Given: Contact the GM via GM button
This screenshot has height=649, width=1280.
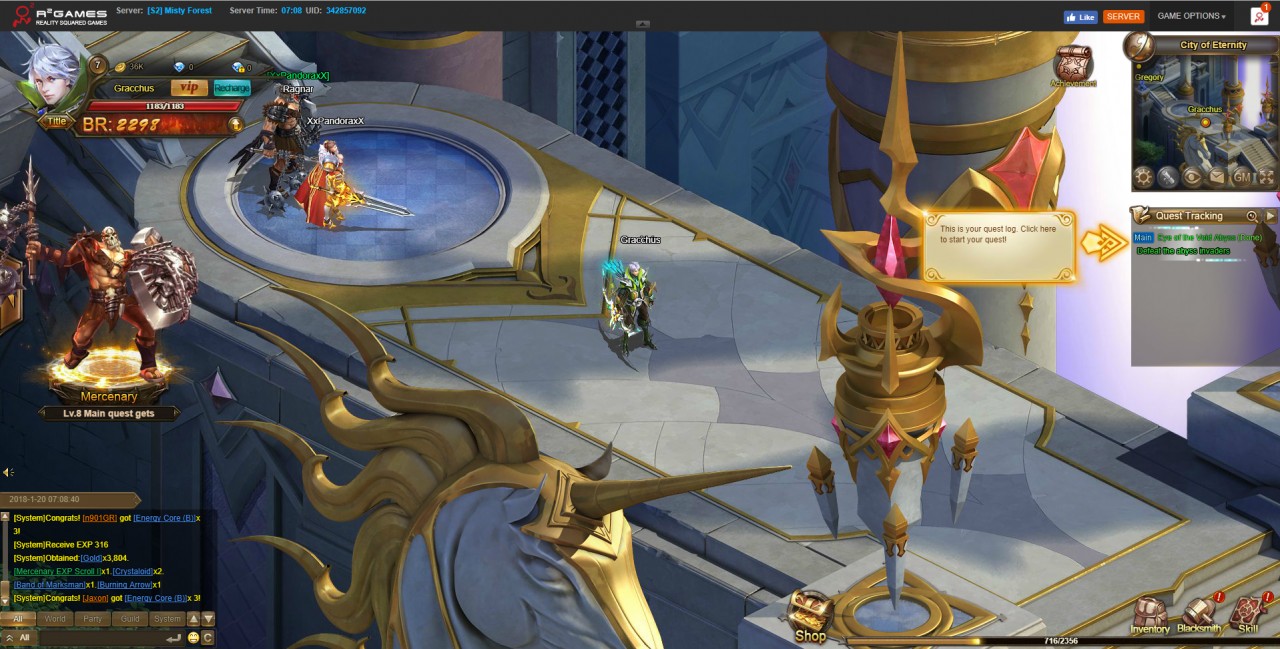Looking at the screenshot, I should (1243, 177).
